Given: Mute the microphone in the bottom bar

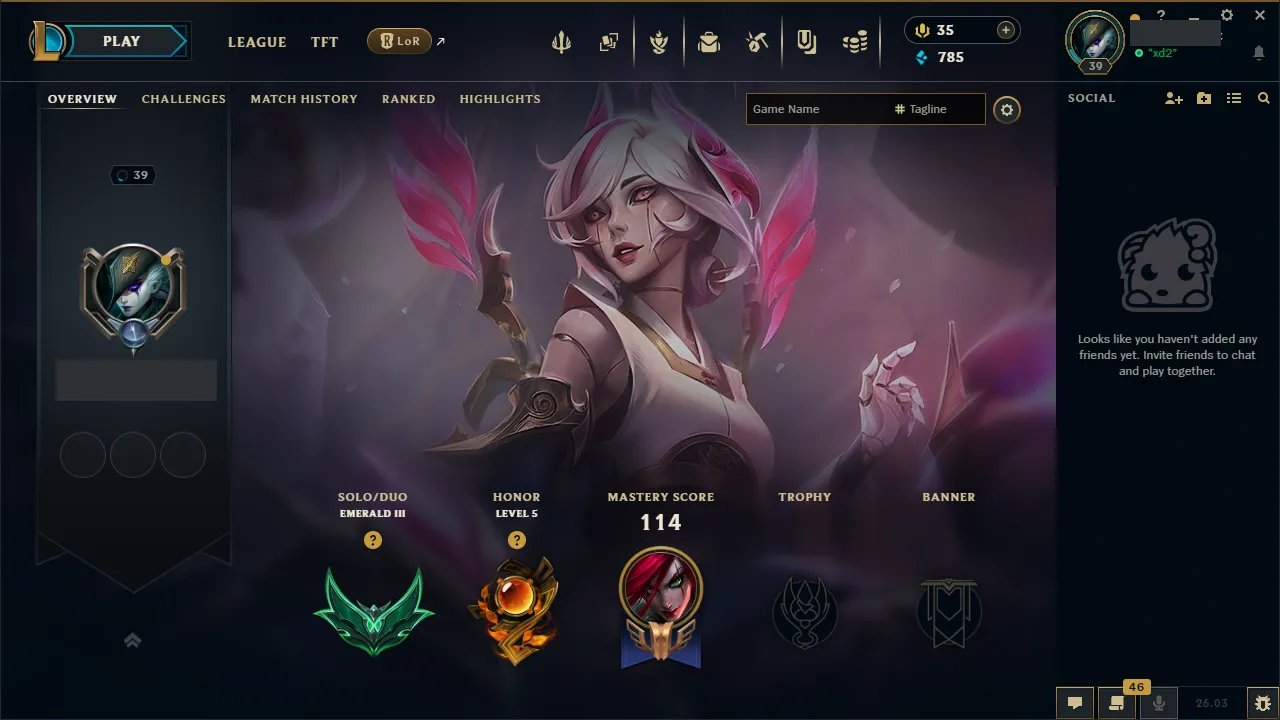Looking at the screenshot, I should tap(1157, 702).
